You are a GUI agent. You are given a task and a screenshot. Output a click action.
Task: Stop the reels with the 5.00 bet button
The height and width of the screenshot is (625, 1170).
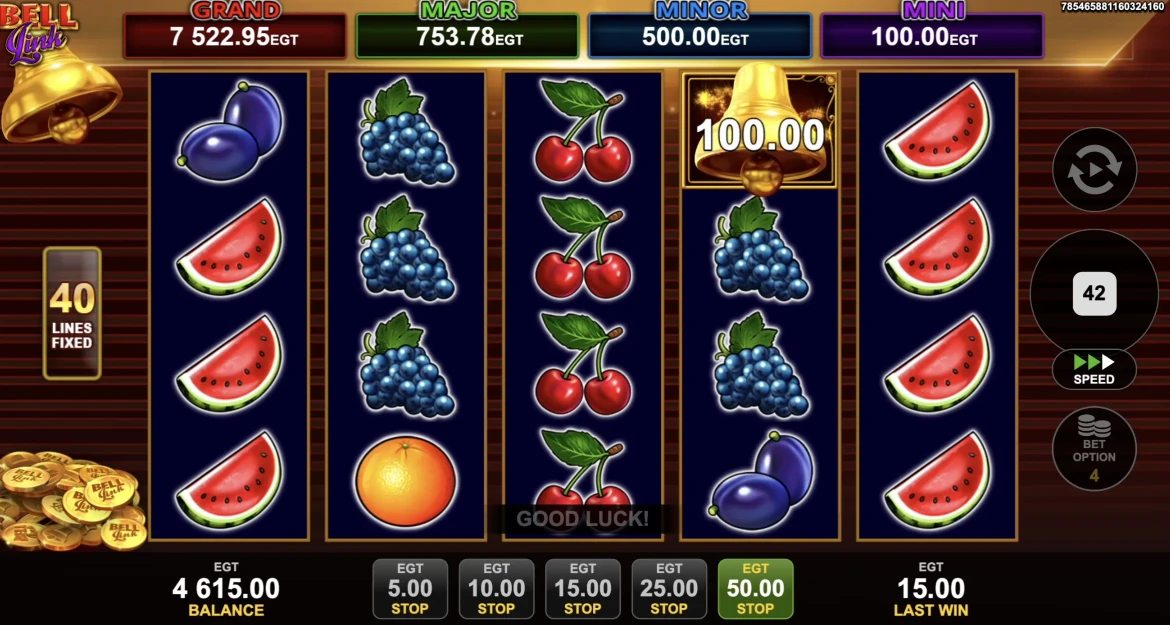point(409,589)
